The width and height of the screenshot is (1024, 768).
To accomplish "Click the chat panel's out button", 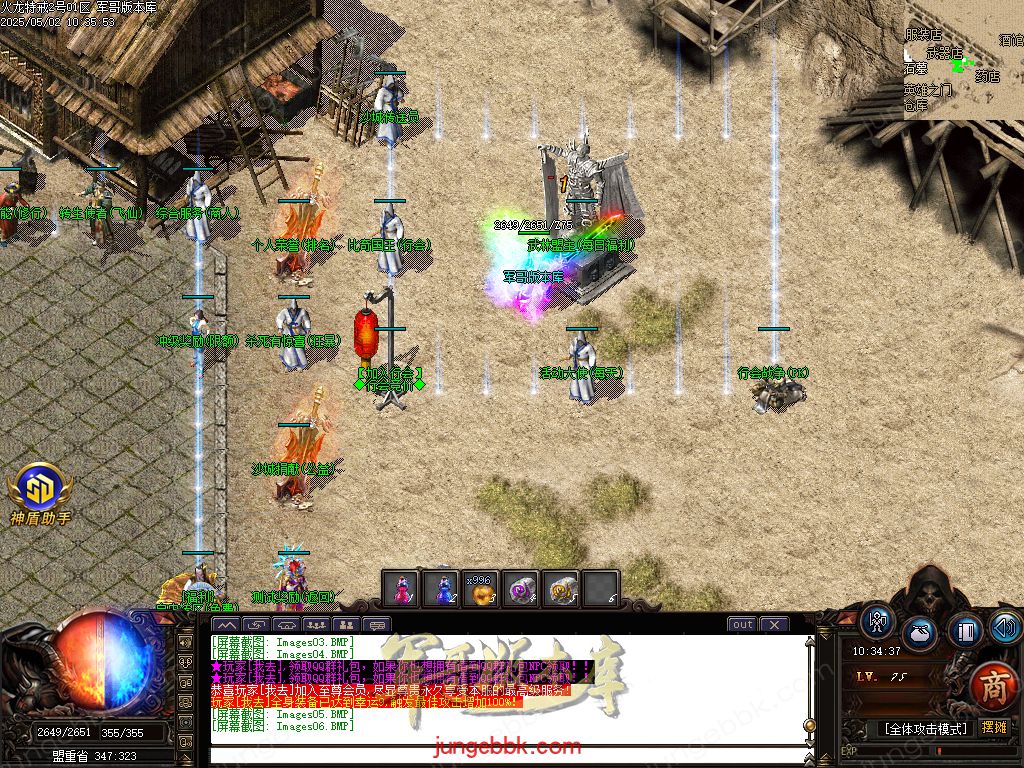I will pyautogui.click(x=742, y=624).
